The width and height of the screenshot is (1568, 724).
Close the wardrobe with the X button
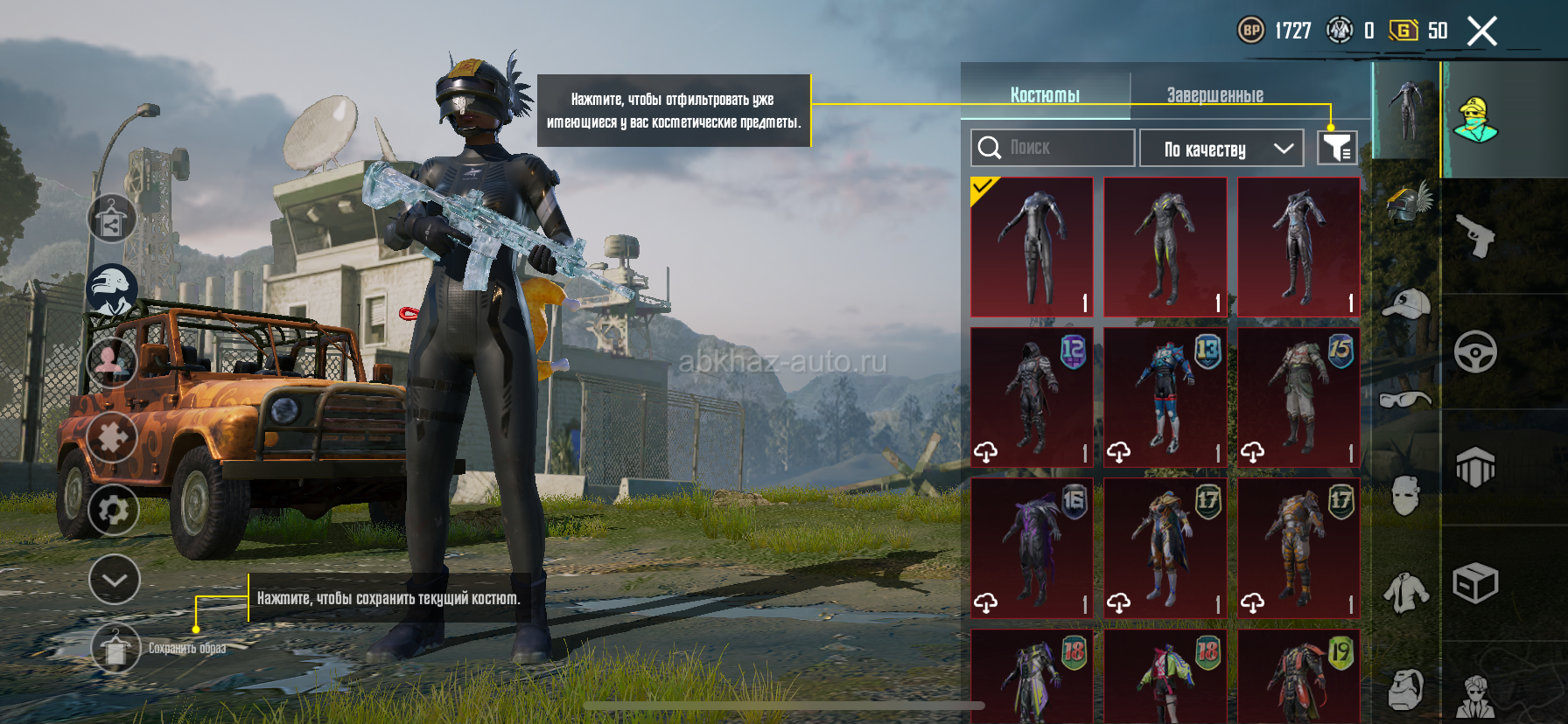pos(1481,31)
